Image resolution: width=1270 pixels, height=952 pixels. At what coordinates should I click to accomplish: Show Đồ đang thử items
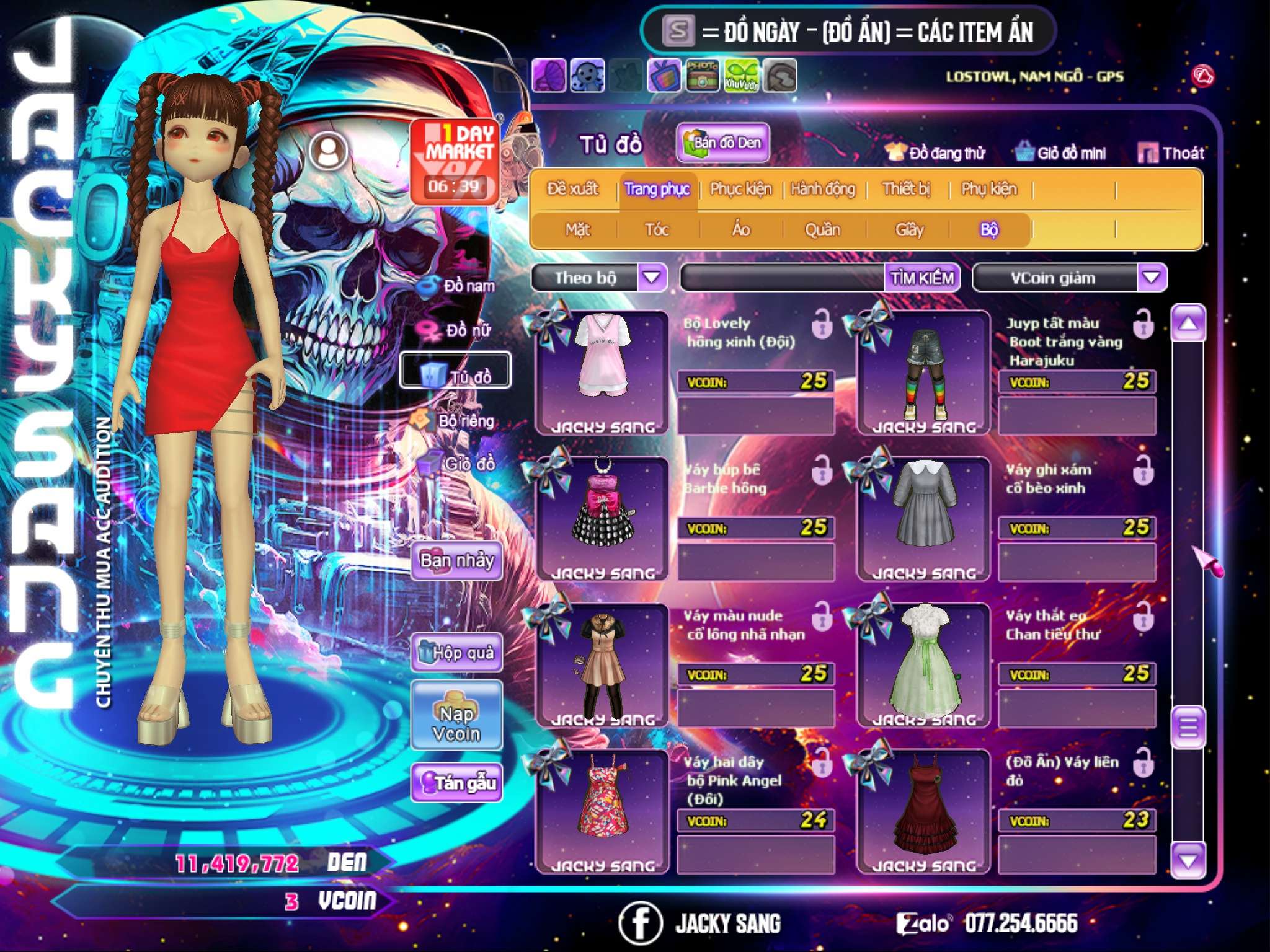click(x=936, y=153)
